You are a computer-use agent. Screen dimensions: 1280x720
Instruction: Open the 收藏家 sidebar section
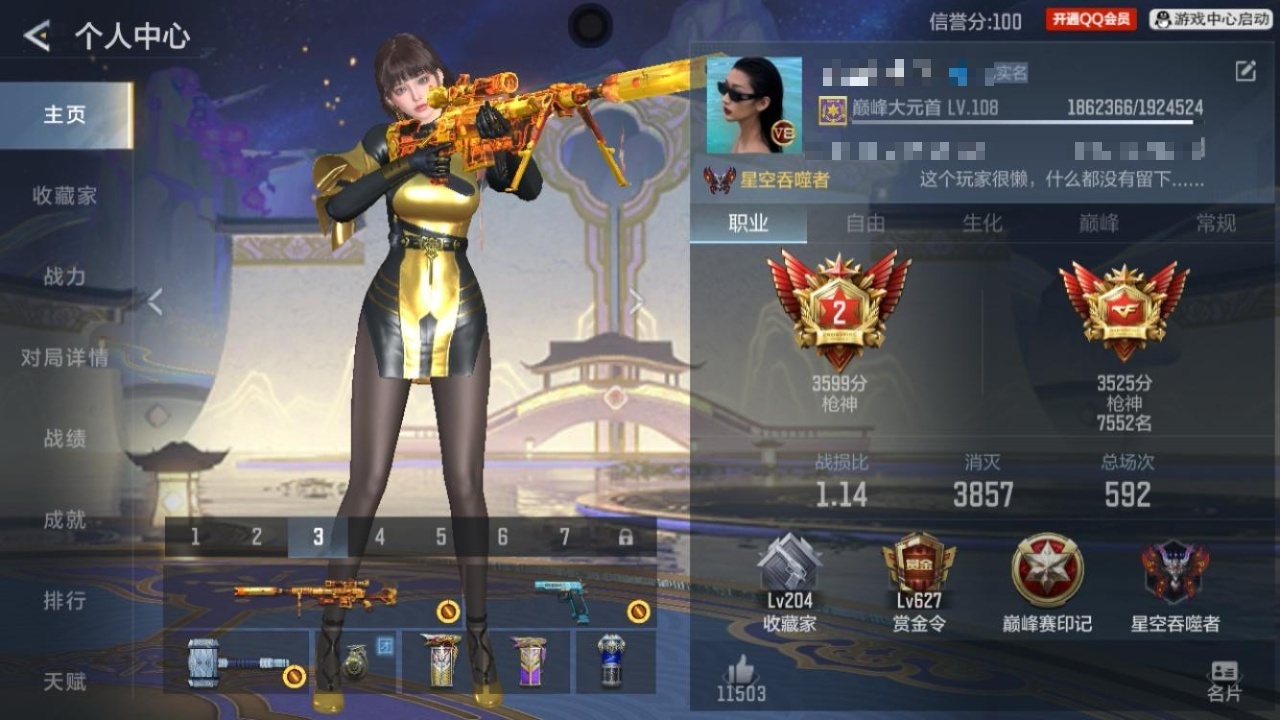tap(65, 196)
